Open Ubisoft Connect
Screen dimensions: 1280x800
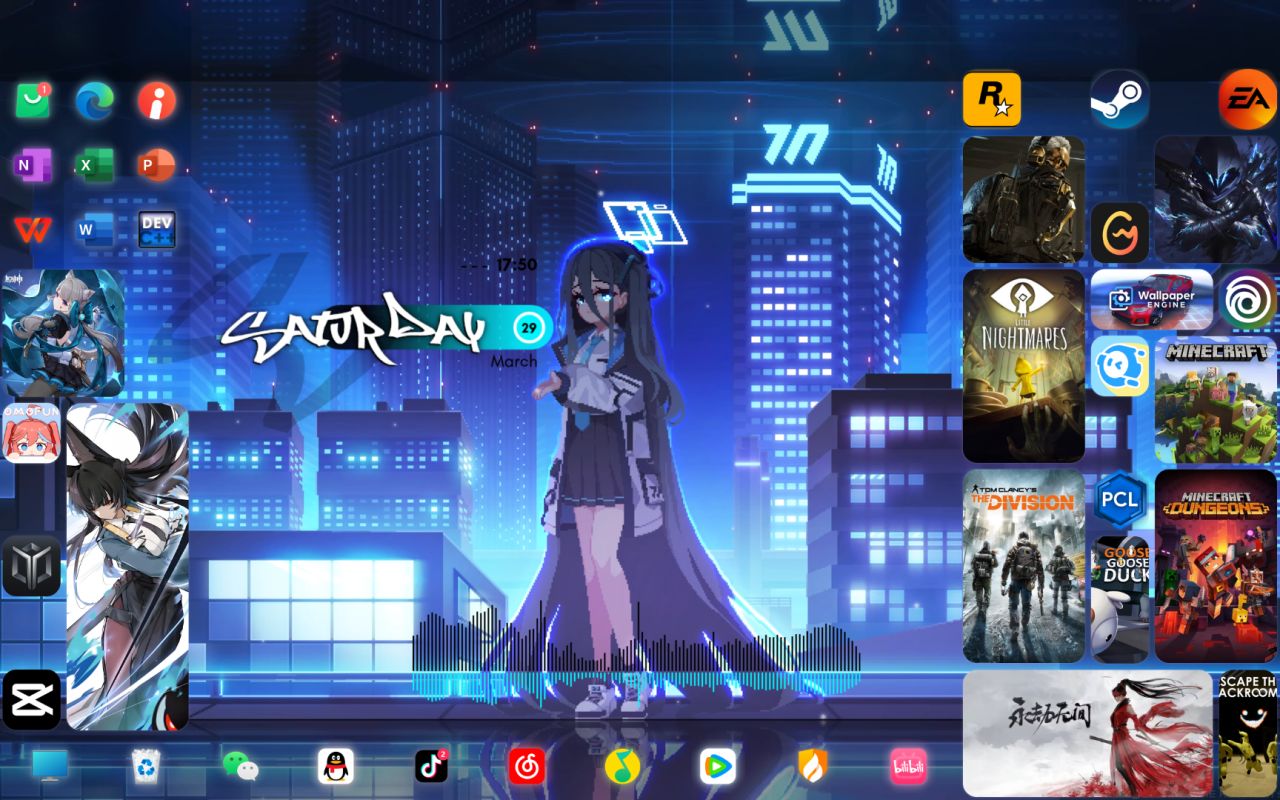tap(1247, 299)
